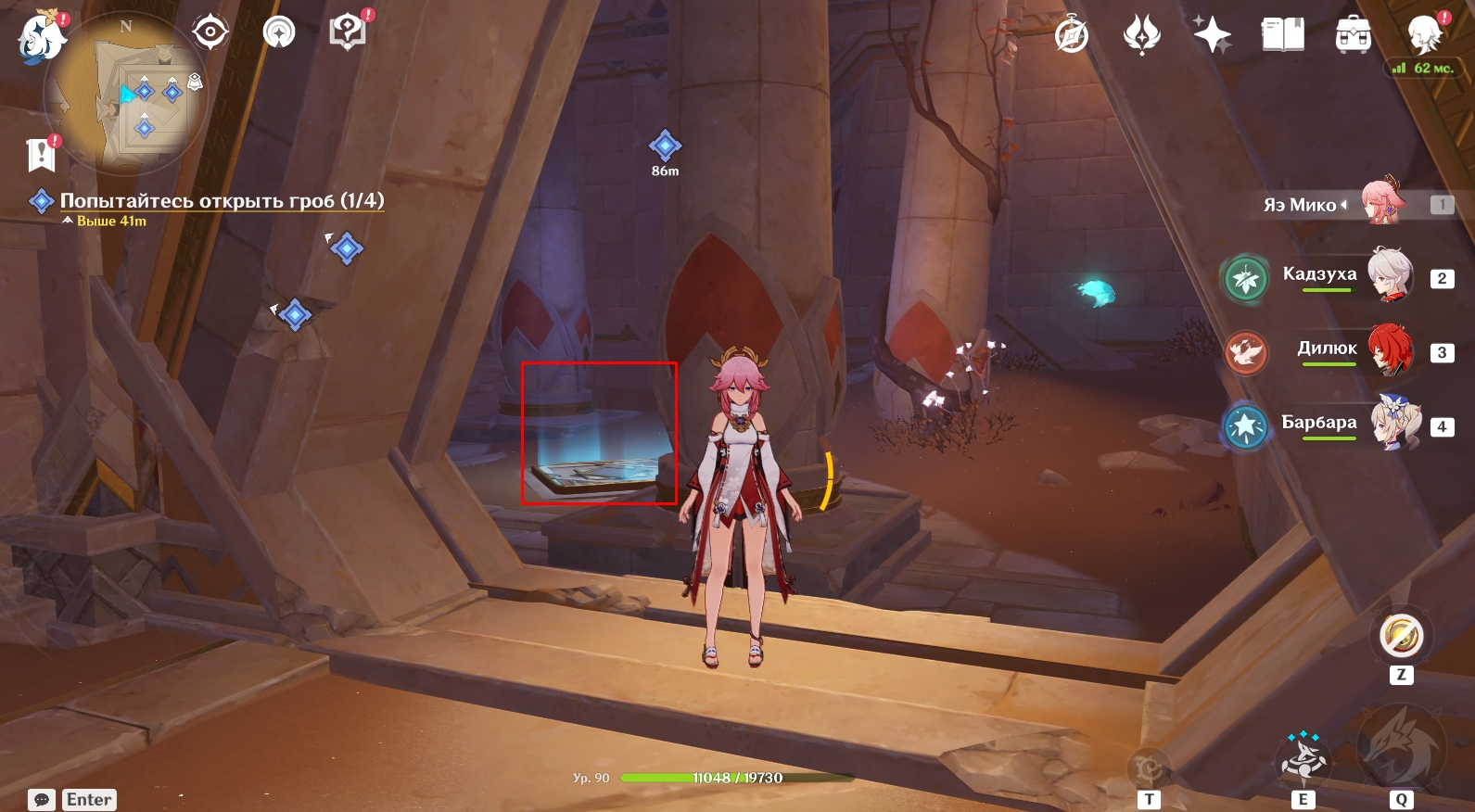Open the minimap
The height and width of the screenshot is (812, 1475).
(x=125, y=94)
